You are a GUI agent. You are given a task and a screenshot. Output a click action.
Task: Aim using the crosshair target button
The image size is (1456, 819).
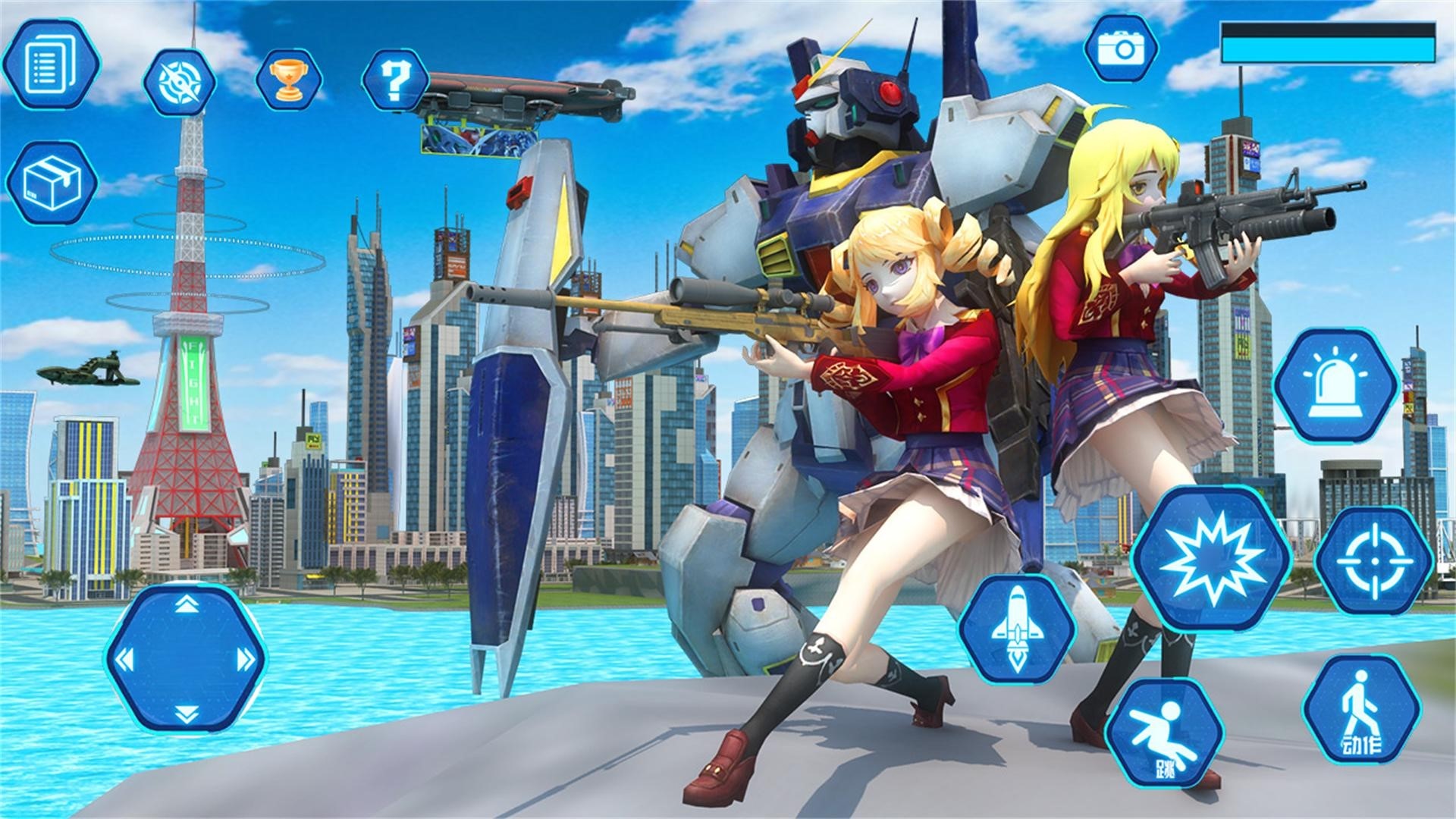point(1374,561)
